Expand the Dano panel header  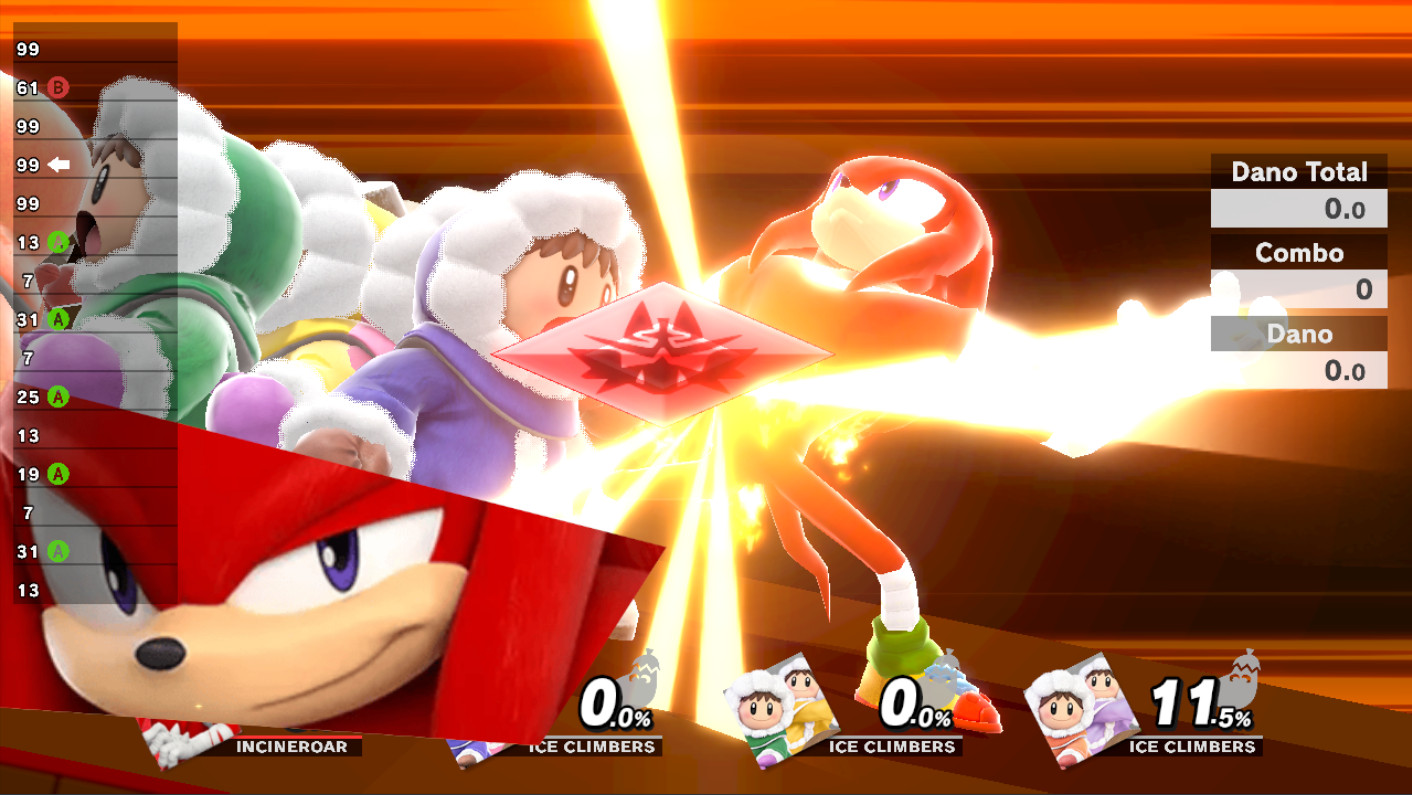(1299, 334)
